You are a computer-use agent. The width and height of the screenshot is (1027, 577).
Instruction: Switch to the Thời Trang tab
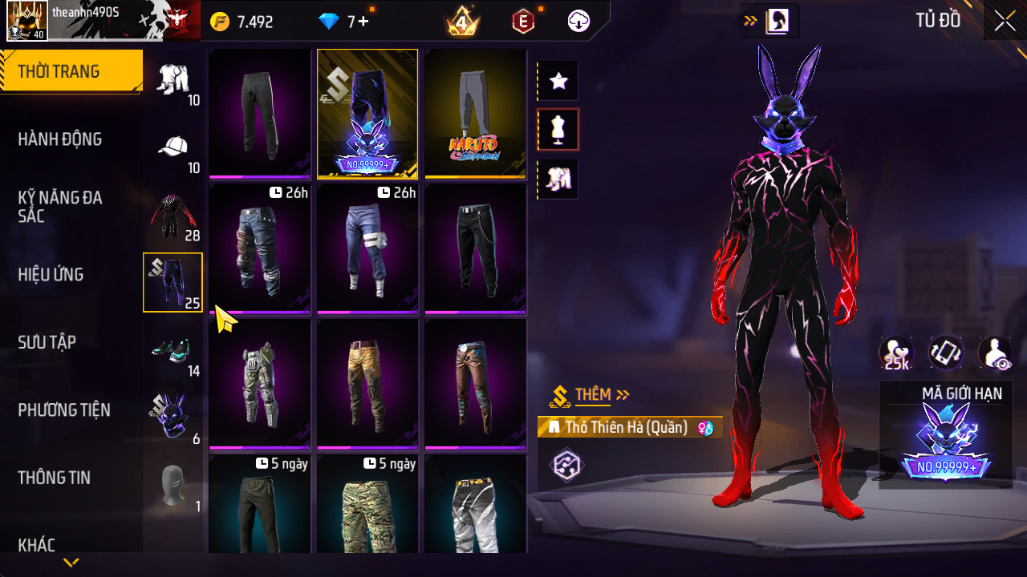[x=70, y=71]
